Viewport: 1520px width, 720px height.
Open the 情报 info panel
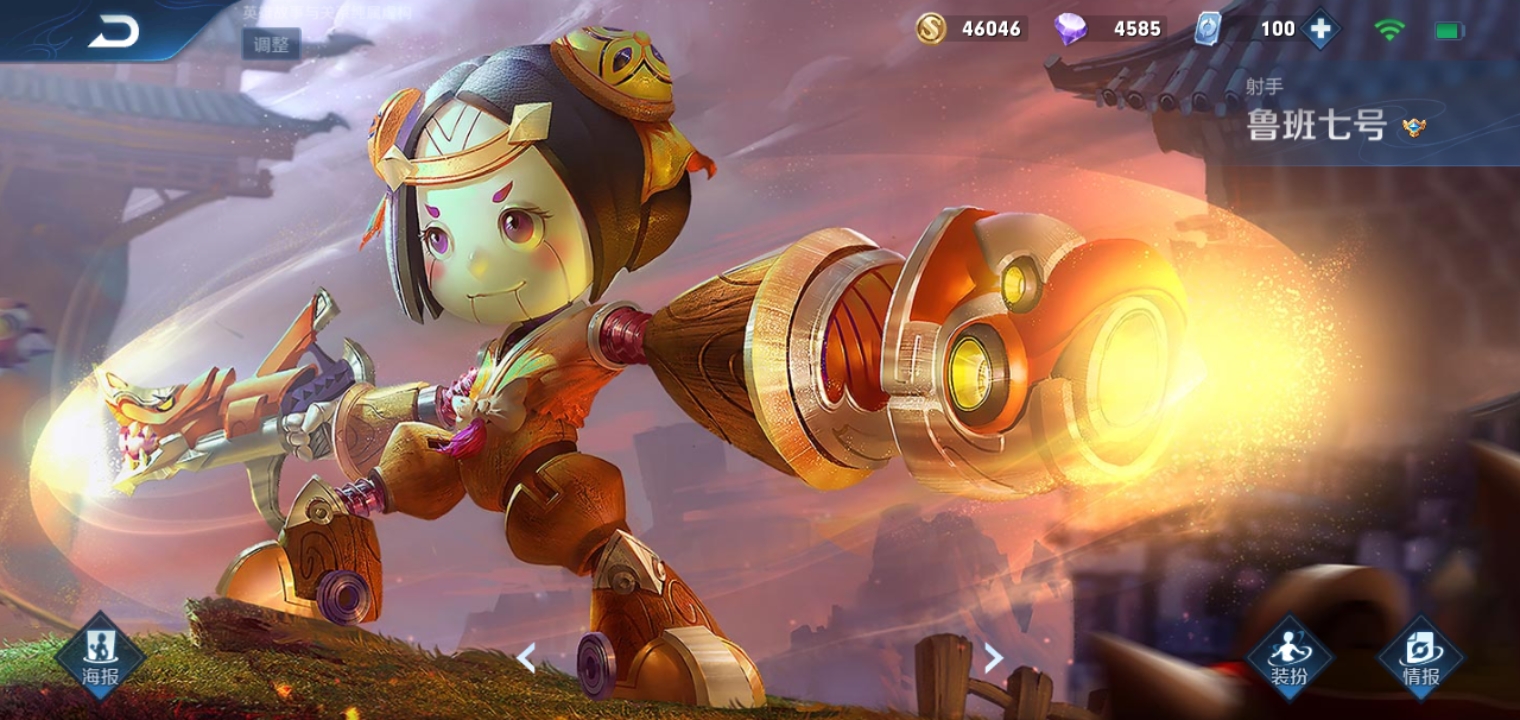tap(1420, 657)
